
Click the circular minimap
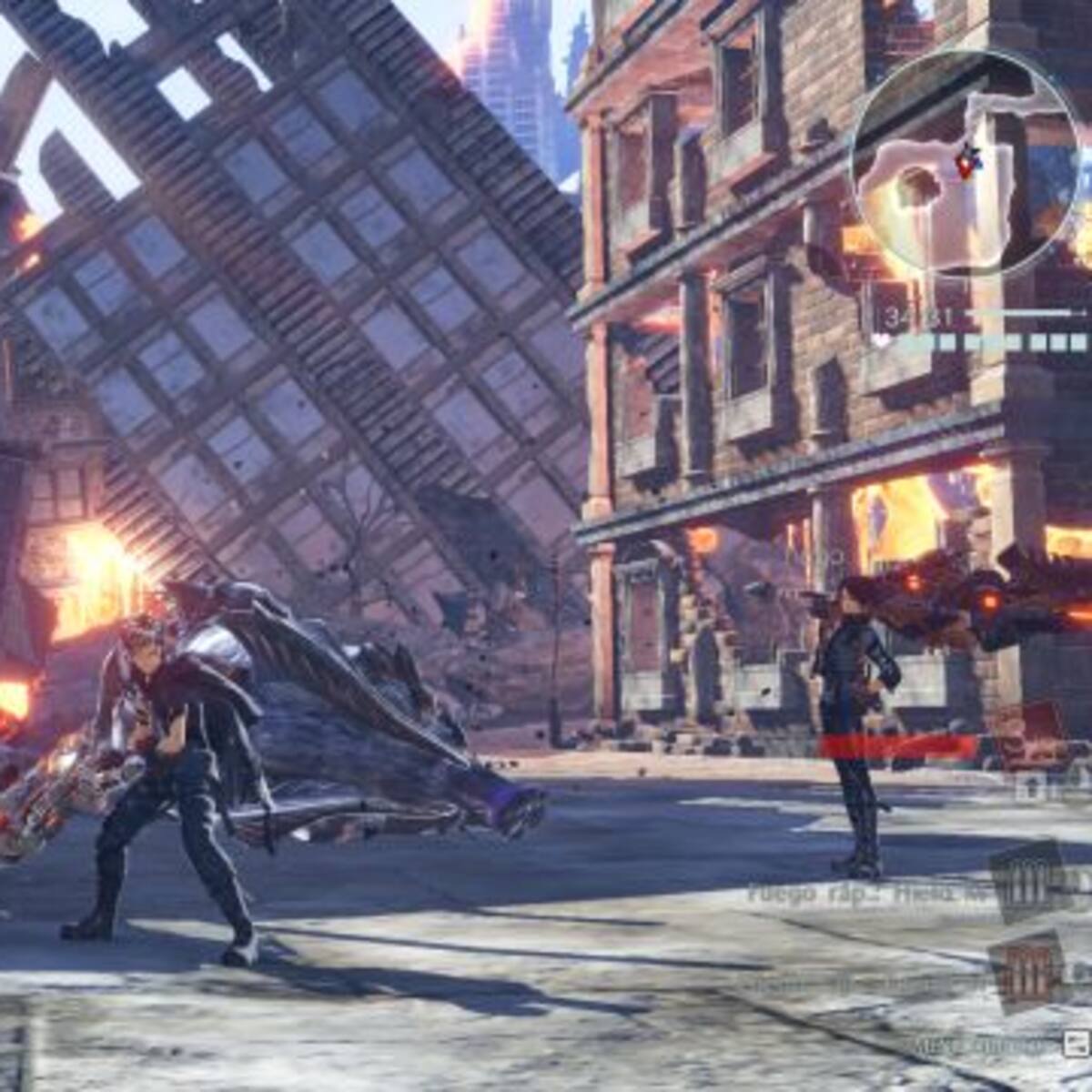(x=966, y=165)
